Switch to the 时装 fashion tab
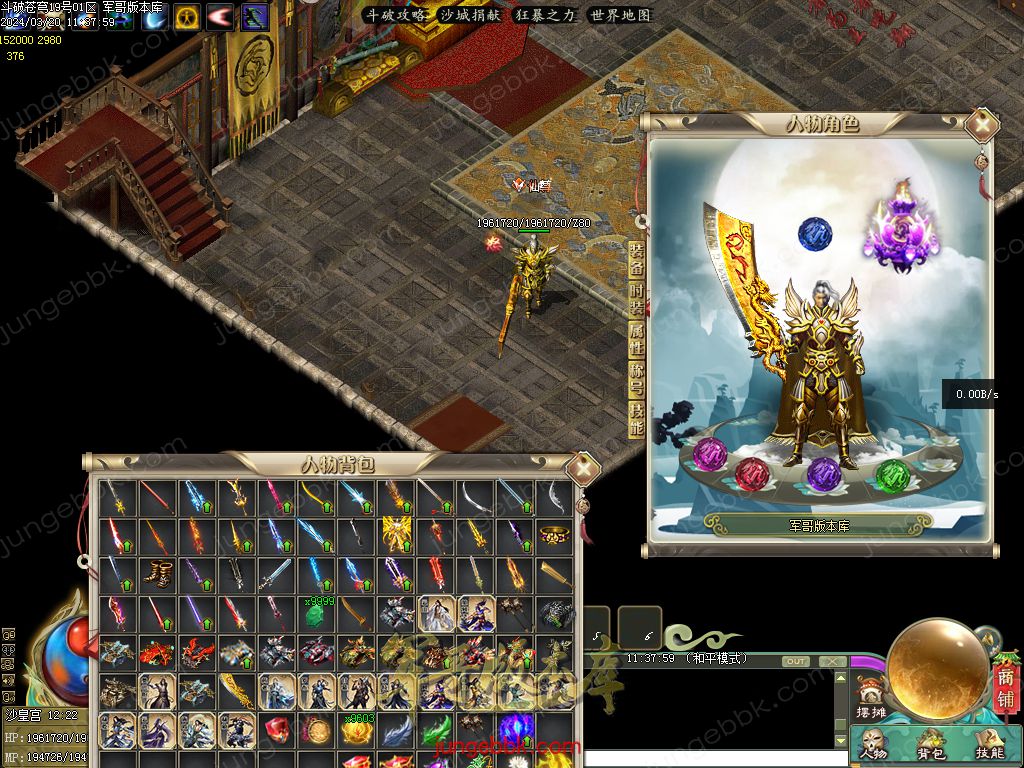The image size is (1024, 768). (636, 299)
